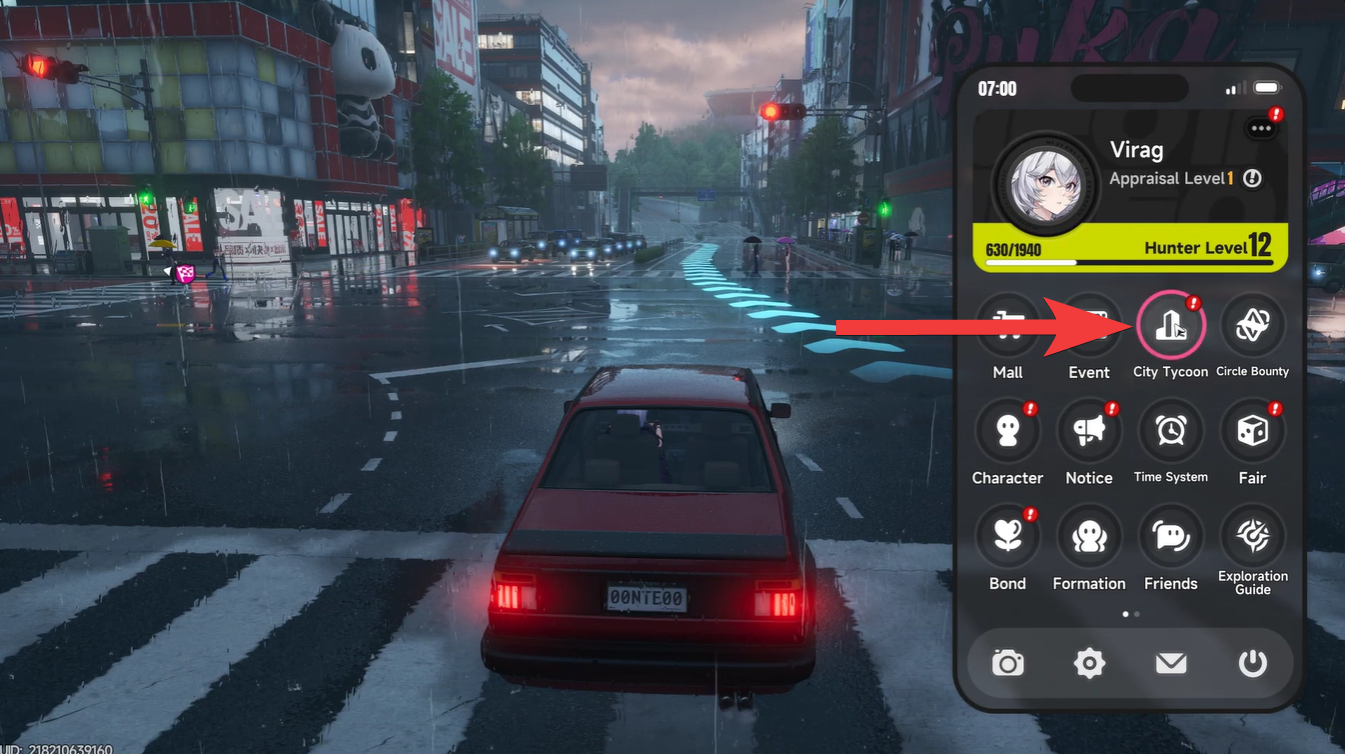Open the Friends chat icon
Viewport: 1345px width, 754px height.
pyautogui.click(x=1171, y=537)
